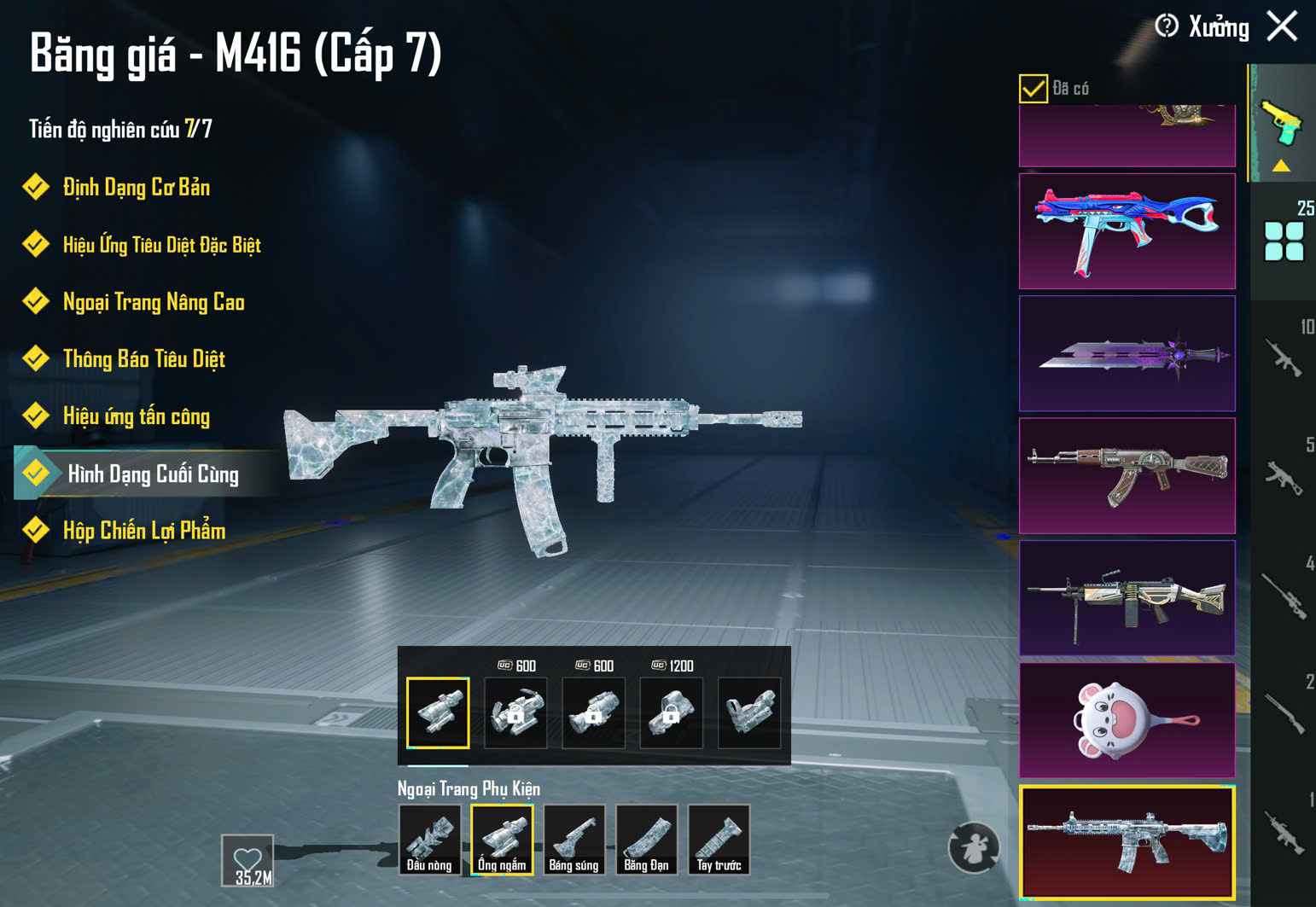Choose the brown AKM skin thumbnail
1316x907 pixels.
1127,475
